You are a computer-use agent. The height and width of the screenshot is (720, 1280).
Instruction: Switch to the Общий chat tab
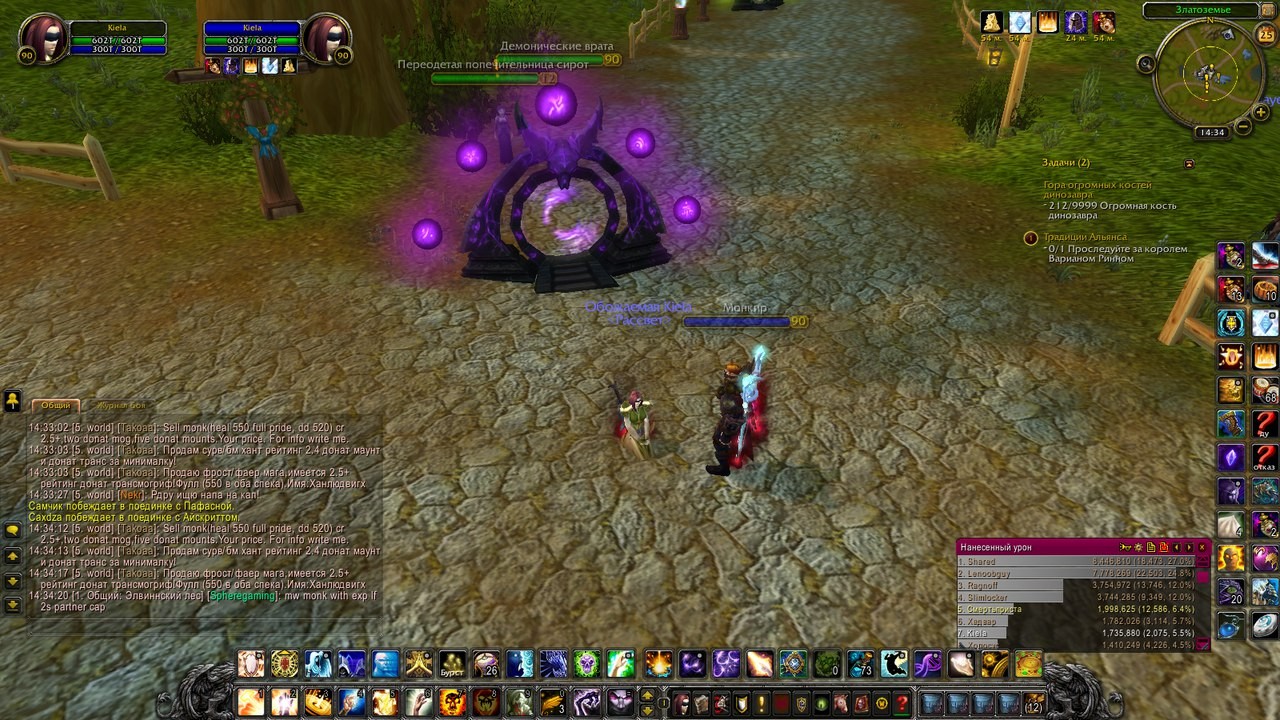(x=56, y=405)
